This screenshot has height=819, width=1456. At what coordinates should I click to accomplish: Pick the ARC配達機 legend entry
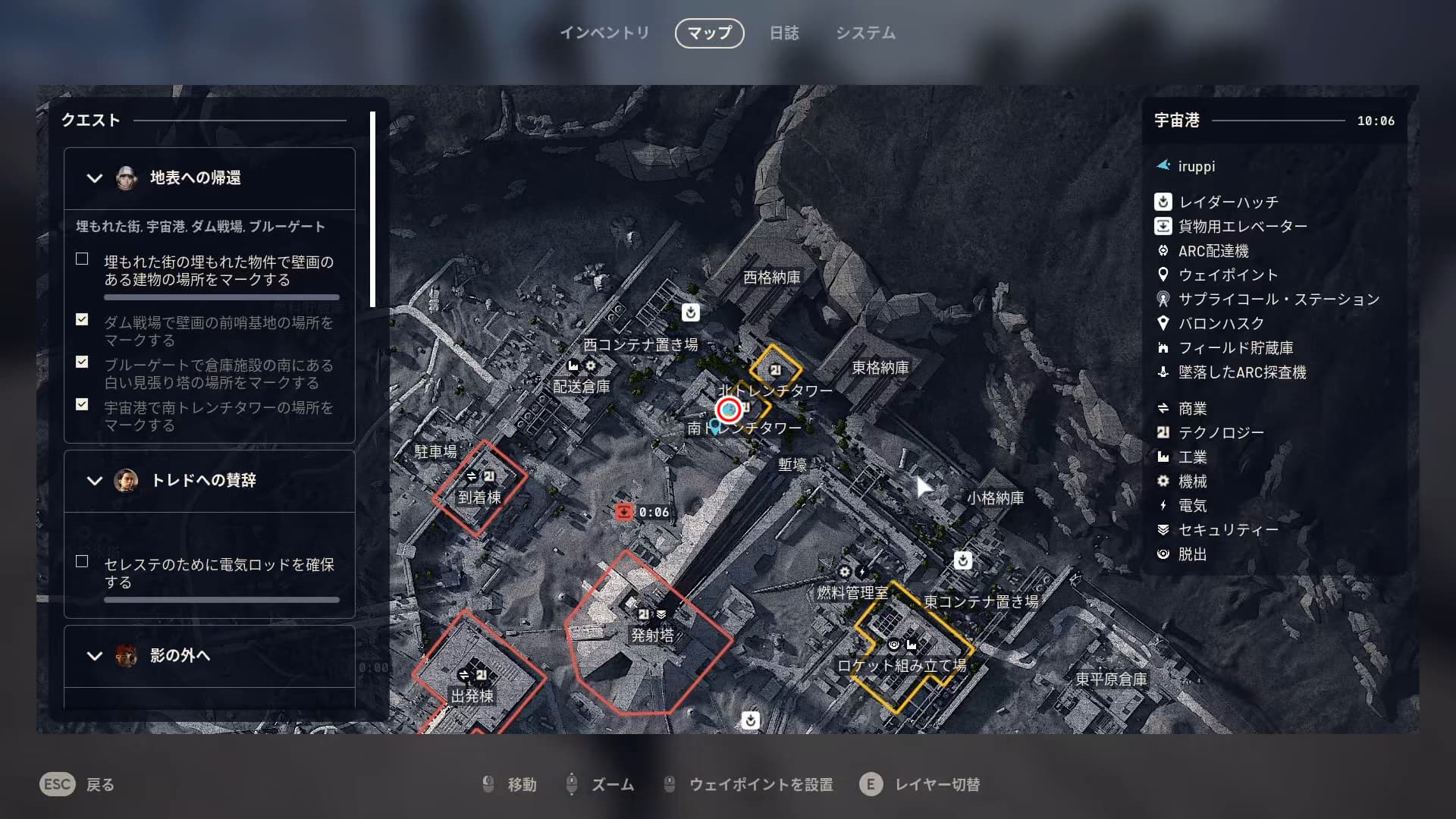1213,251
